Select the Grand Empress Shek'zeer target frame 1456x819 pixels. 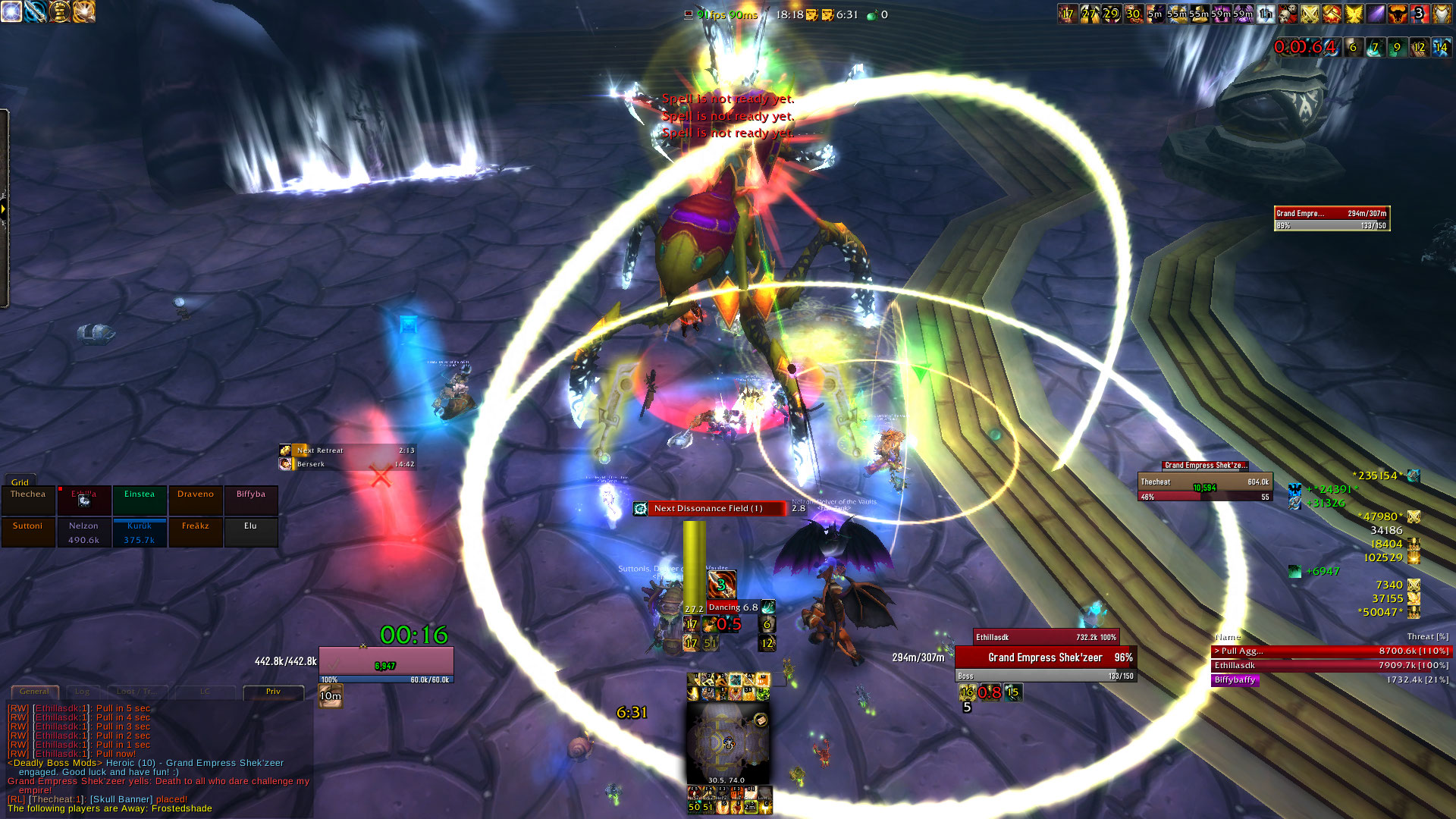(x=1045, y=658)
